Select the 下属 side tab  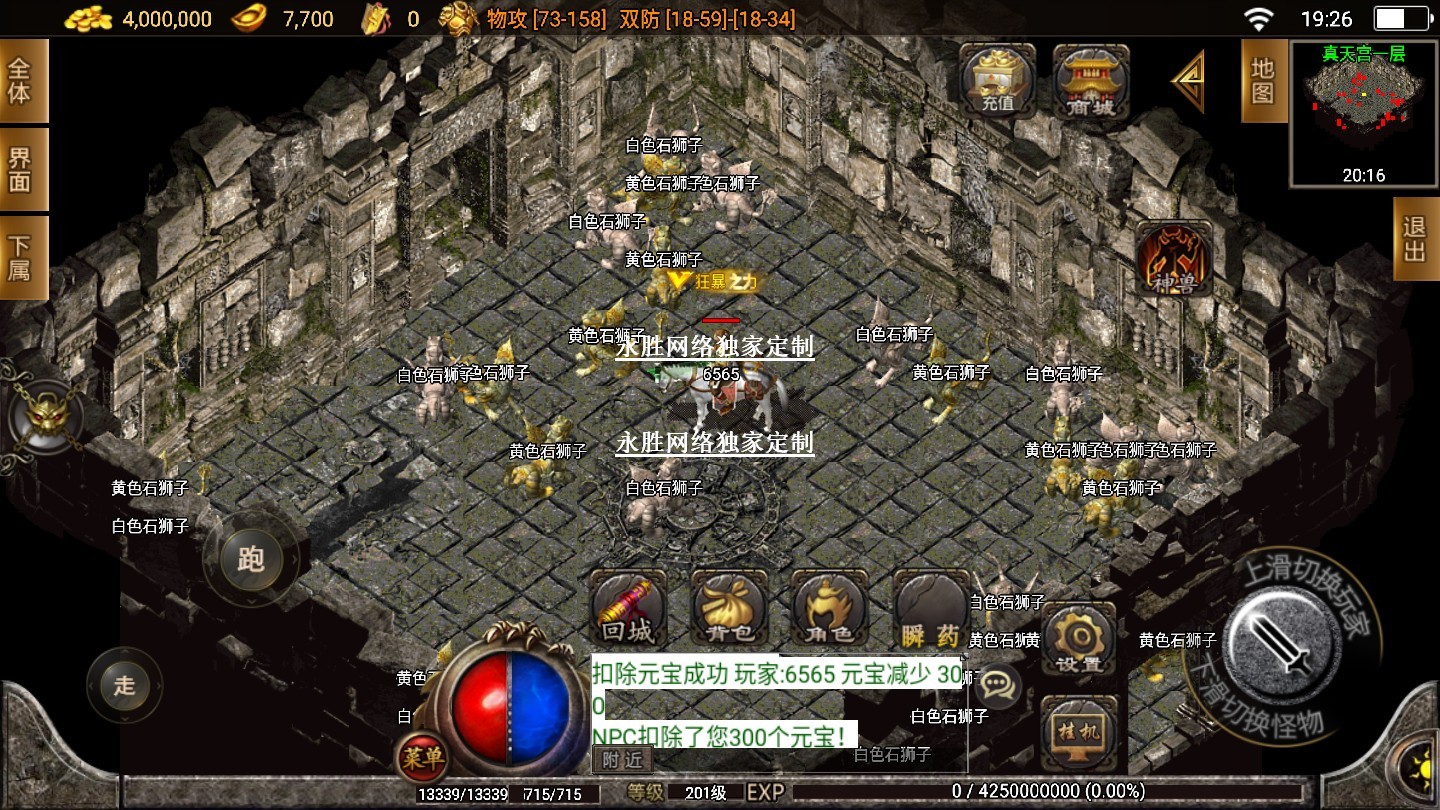pyautogui.click(x=20, y=257)
